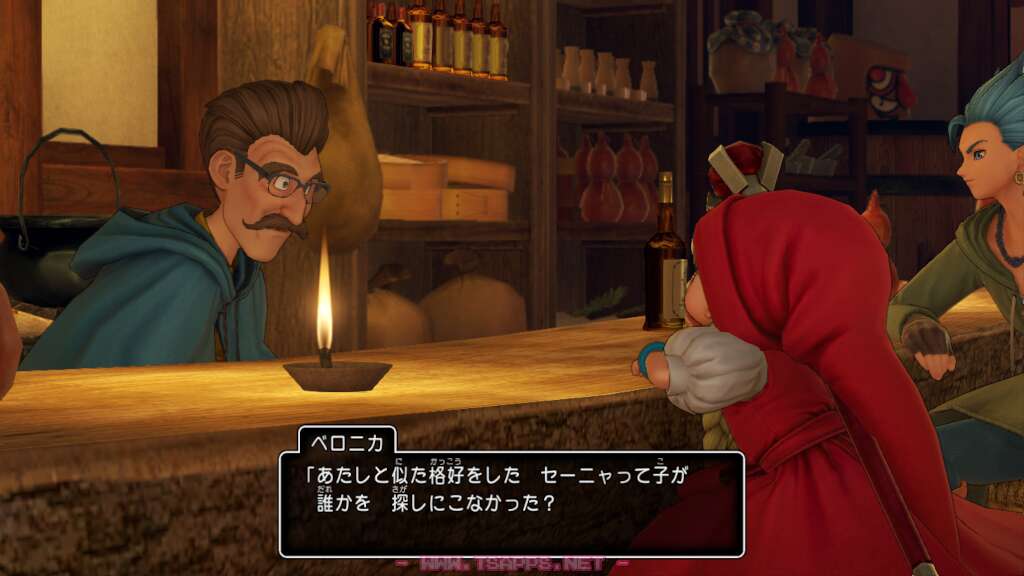Advance Veronica's dialogue text box

point(511,503)
